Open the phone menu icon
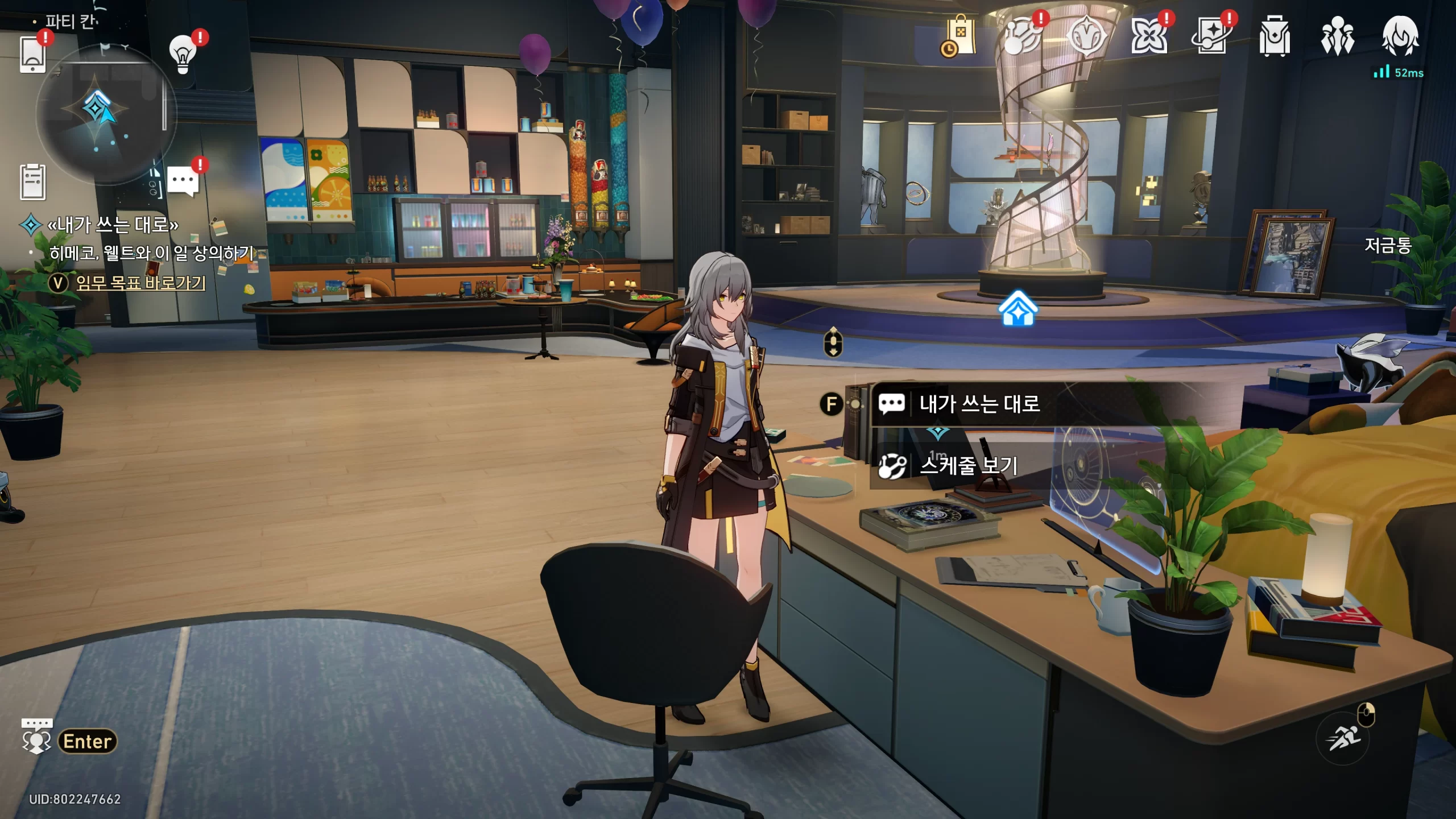Viewport: 1456px width, 819px height. point(32,55)
